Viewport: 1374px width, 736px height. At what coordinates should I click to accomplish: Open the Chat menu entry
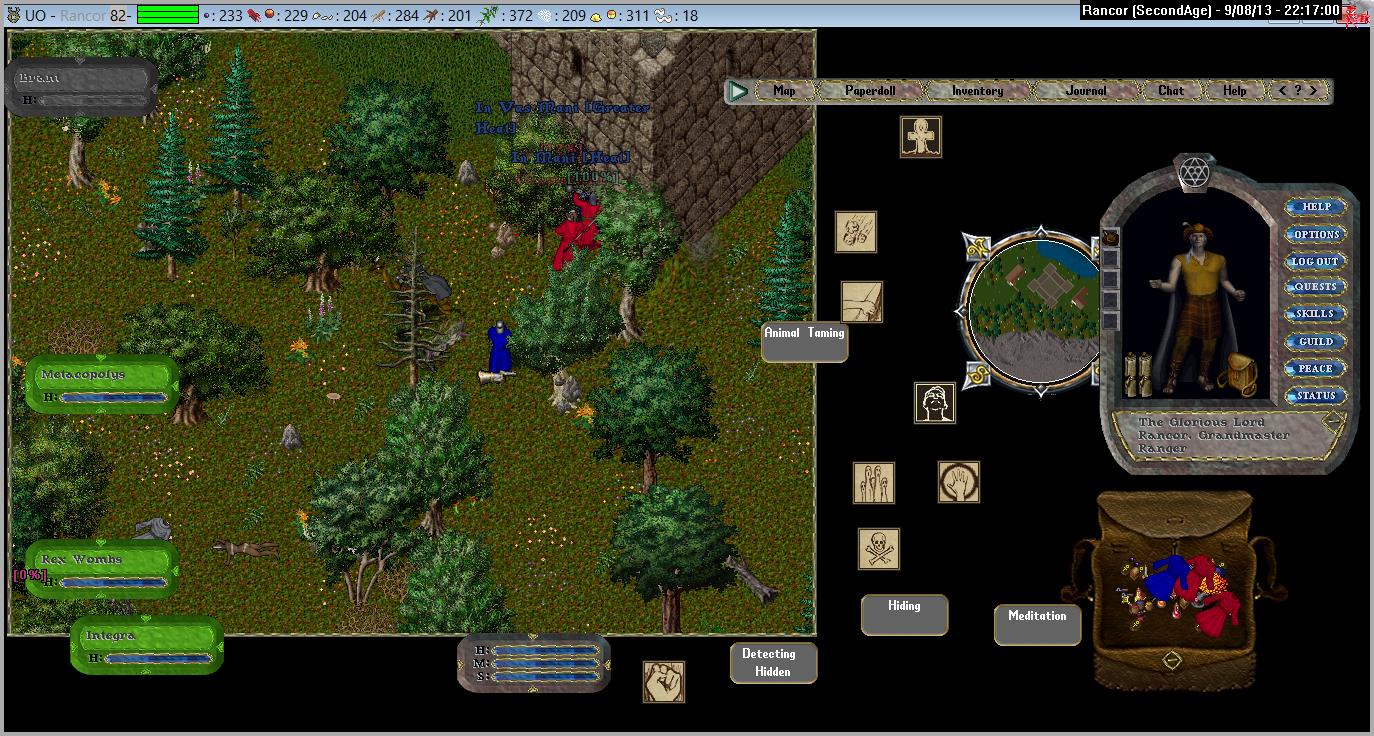pos(1171,91)
